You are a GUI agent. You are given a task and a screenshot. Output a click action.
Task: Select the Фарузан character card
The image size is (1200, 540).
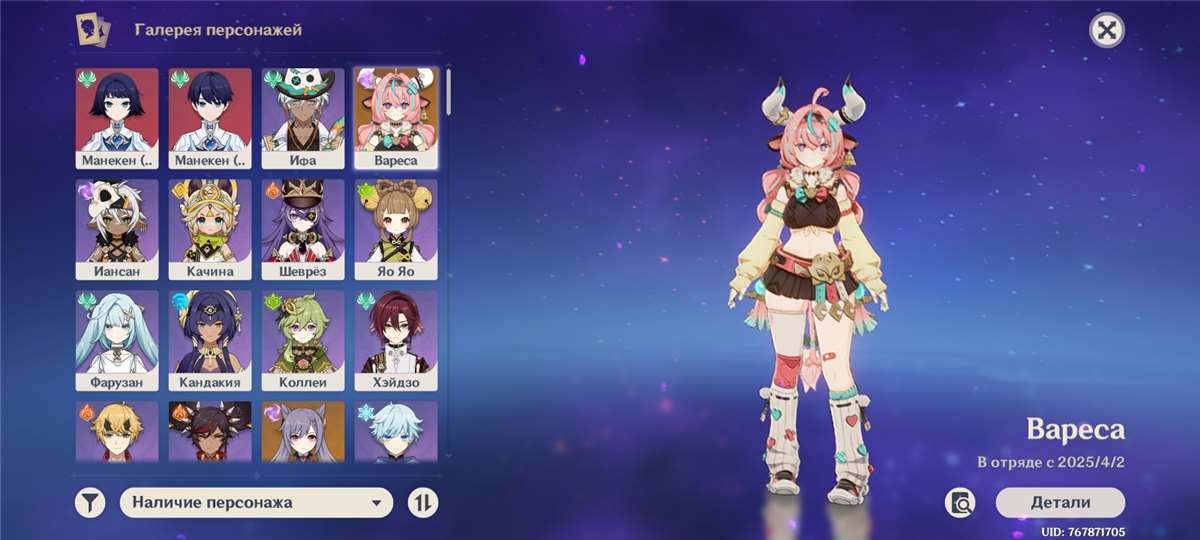click(117, 340)
